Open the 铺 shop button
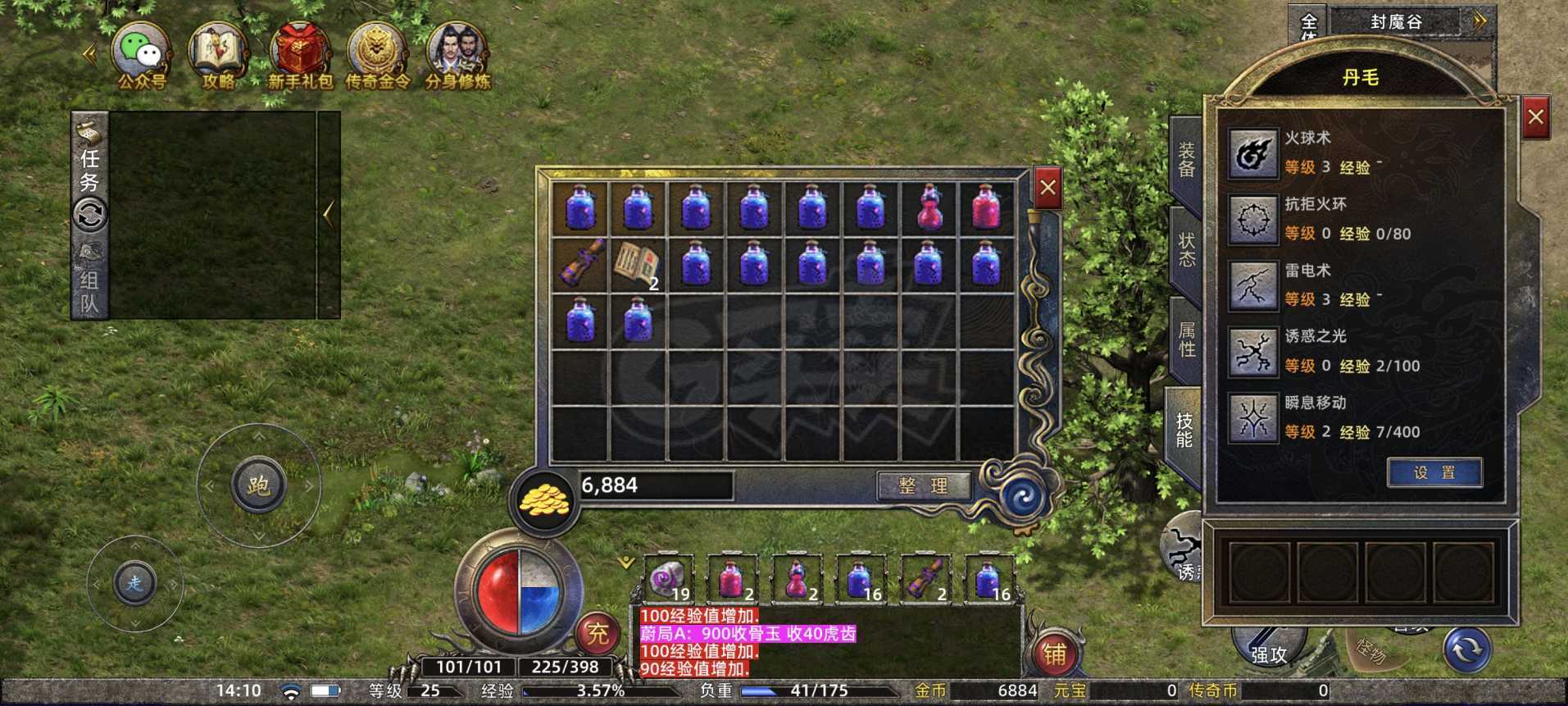Screen dimensions: 1568x706 1054,654
